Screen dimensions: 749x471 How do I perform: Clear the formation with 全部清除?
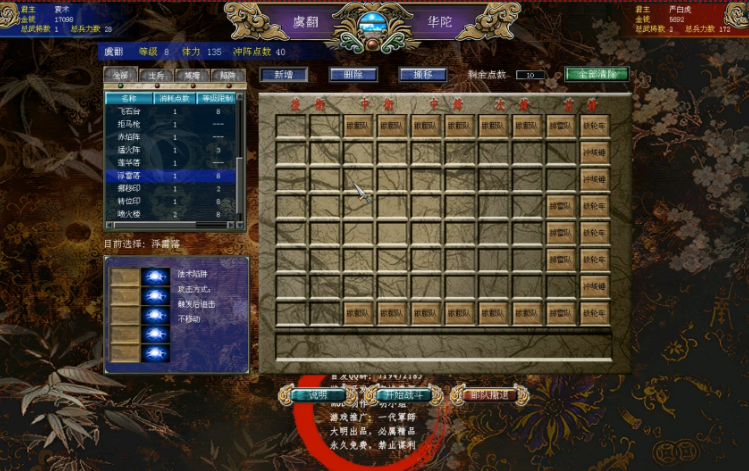pyautogui.click(x=596, y=75)
